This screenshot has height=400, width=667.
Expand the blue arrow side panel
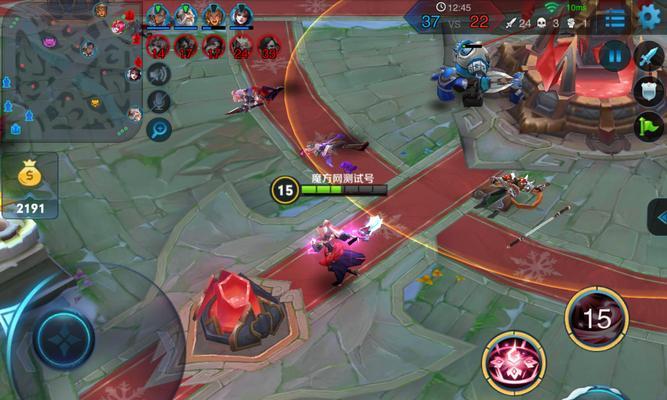click(x=658, y=215)
